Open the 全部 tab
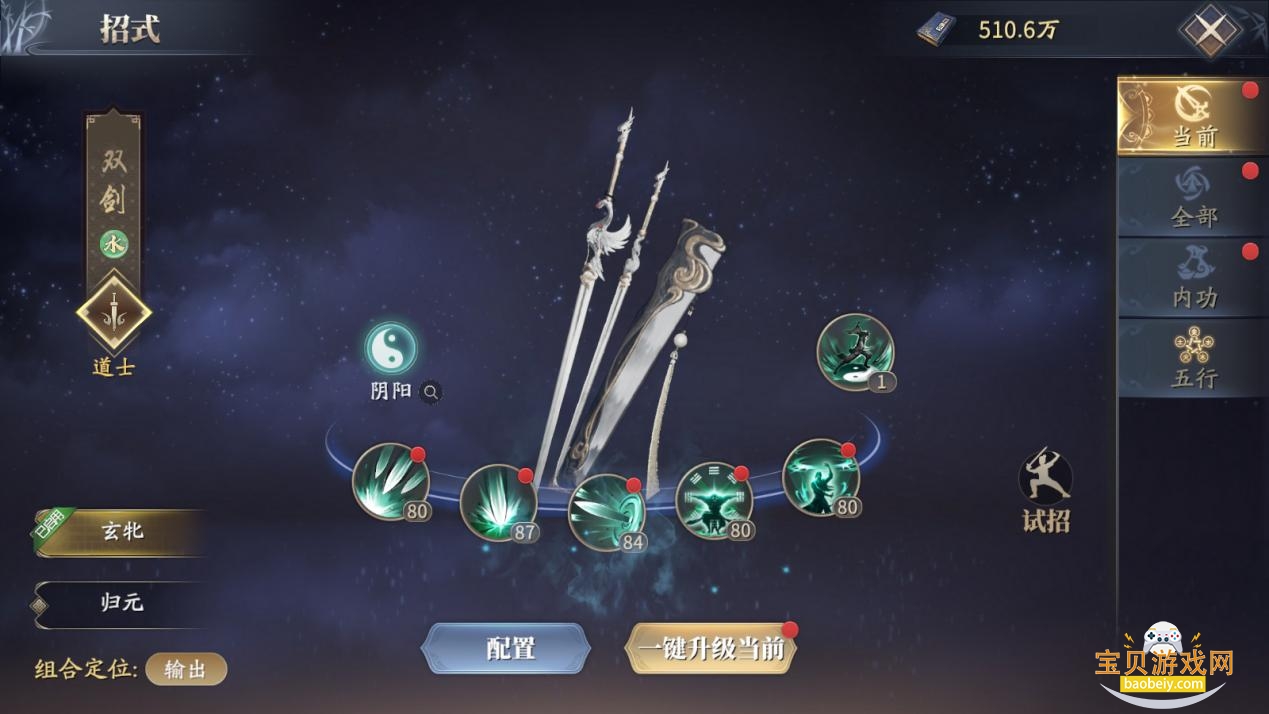 click(1192, 197)
